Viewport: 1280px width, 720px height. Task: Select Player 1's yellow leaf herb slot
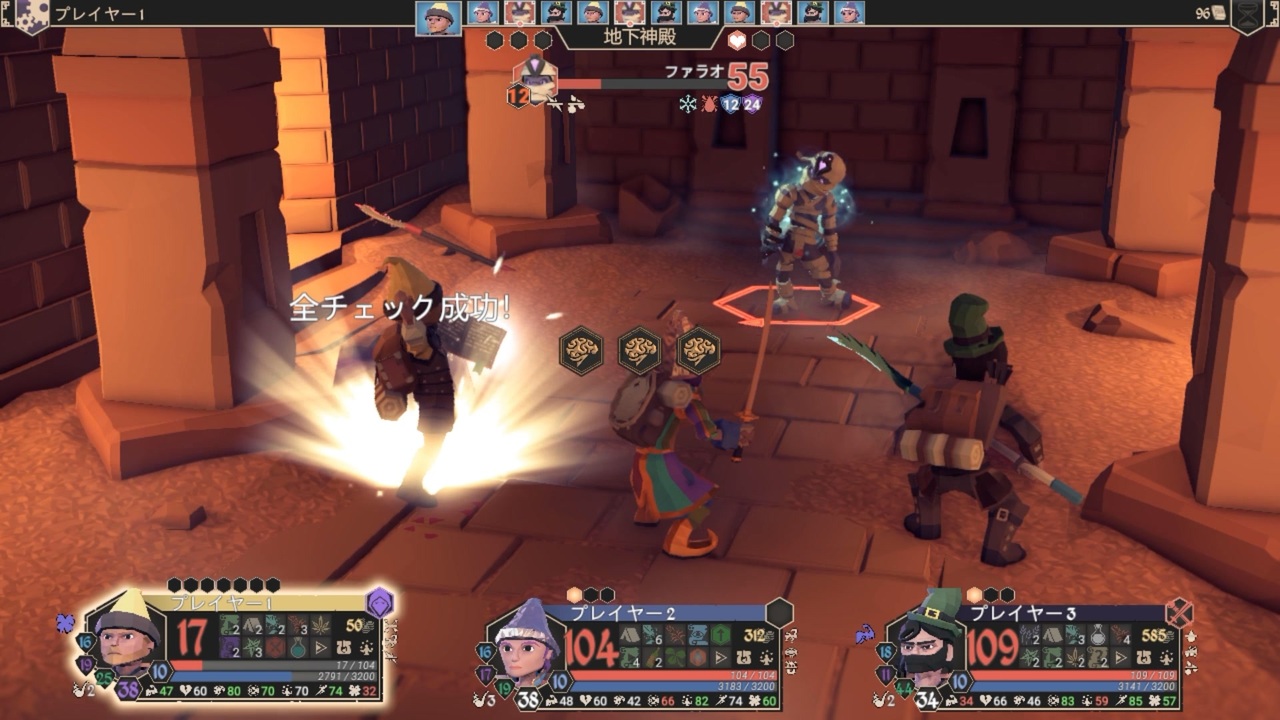(x=322, y=625)
